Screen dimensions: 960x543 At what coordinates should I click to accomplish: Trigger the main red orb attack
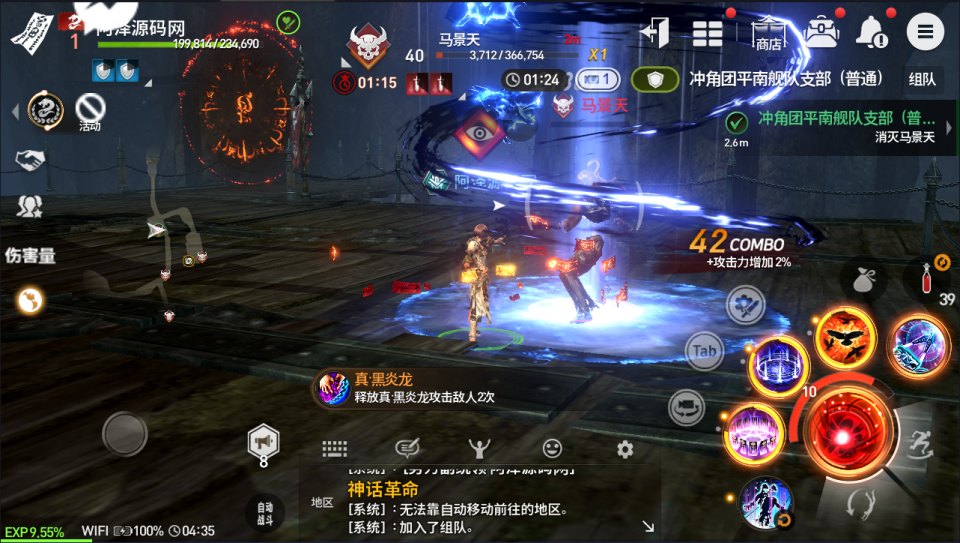[x=844, y=434]
